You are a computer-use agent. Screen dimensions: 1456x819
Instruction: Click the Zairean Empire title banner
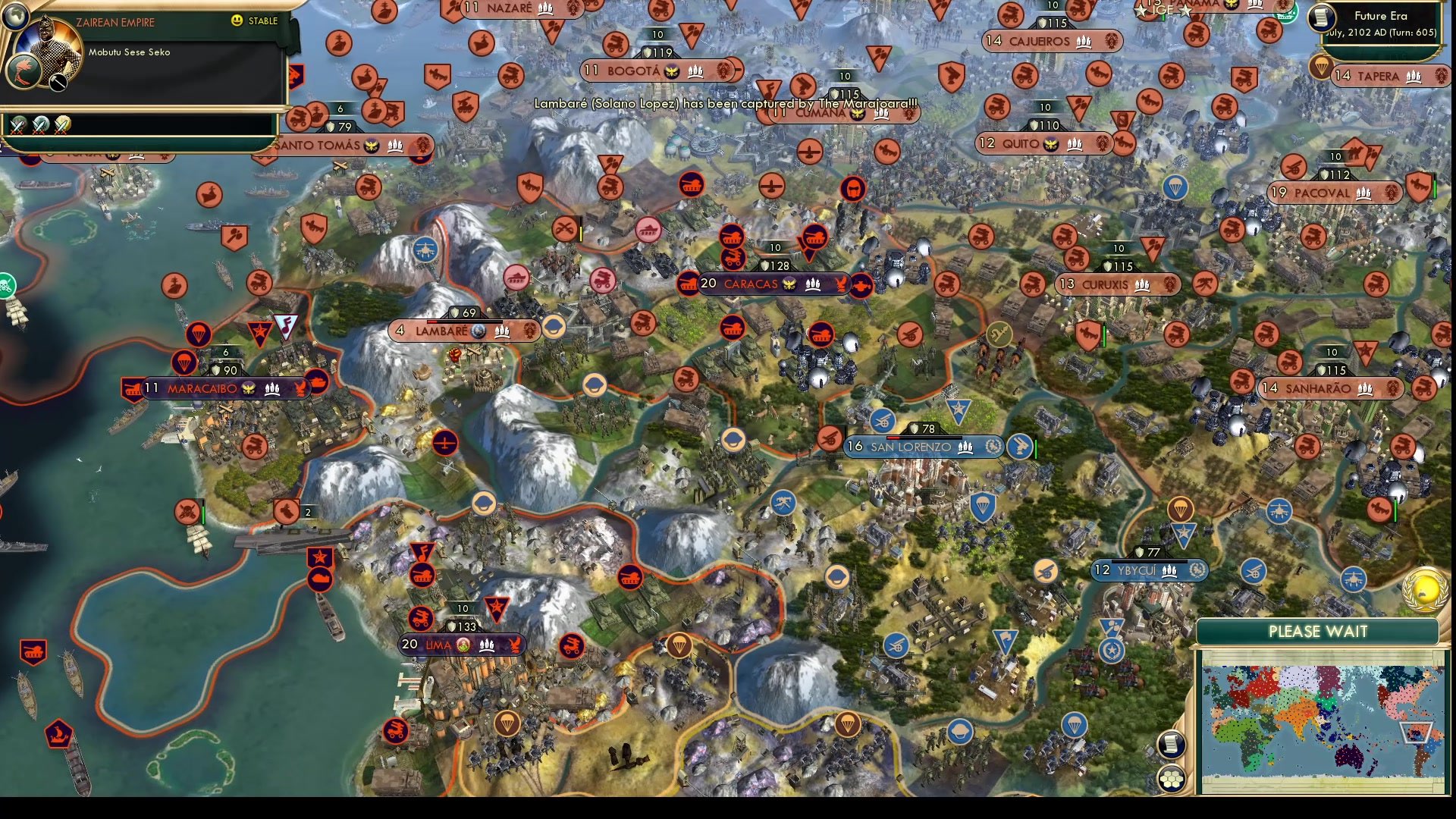coord(115,22)
